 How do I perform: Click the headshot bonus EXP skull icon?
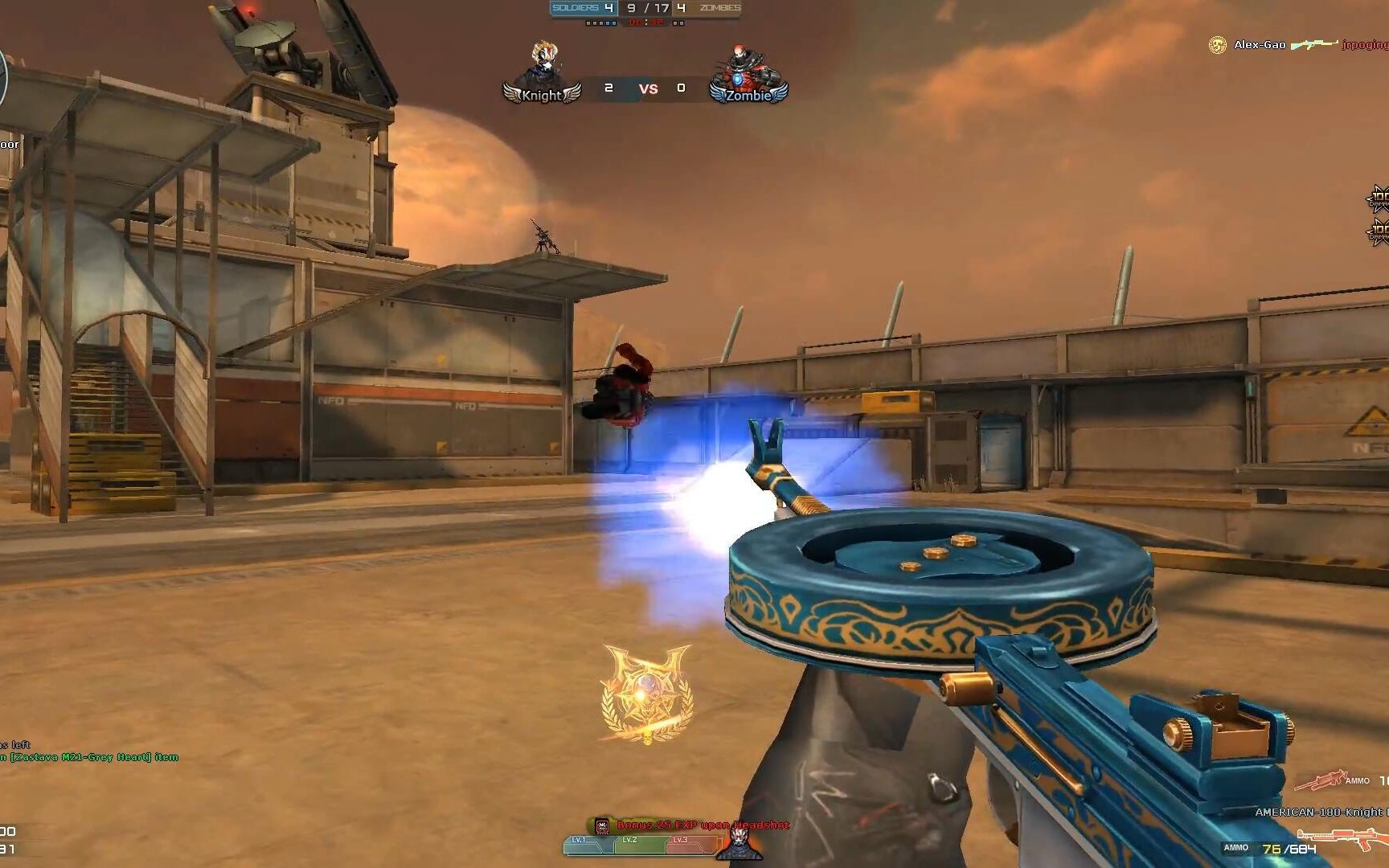click(x=601, y=825)
